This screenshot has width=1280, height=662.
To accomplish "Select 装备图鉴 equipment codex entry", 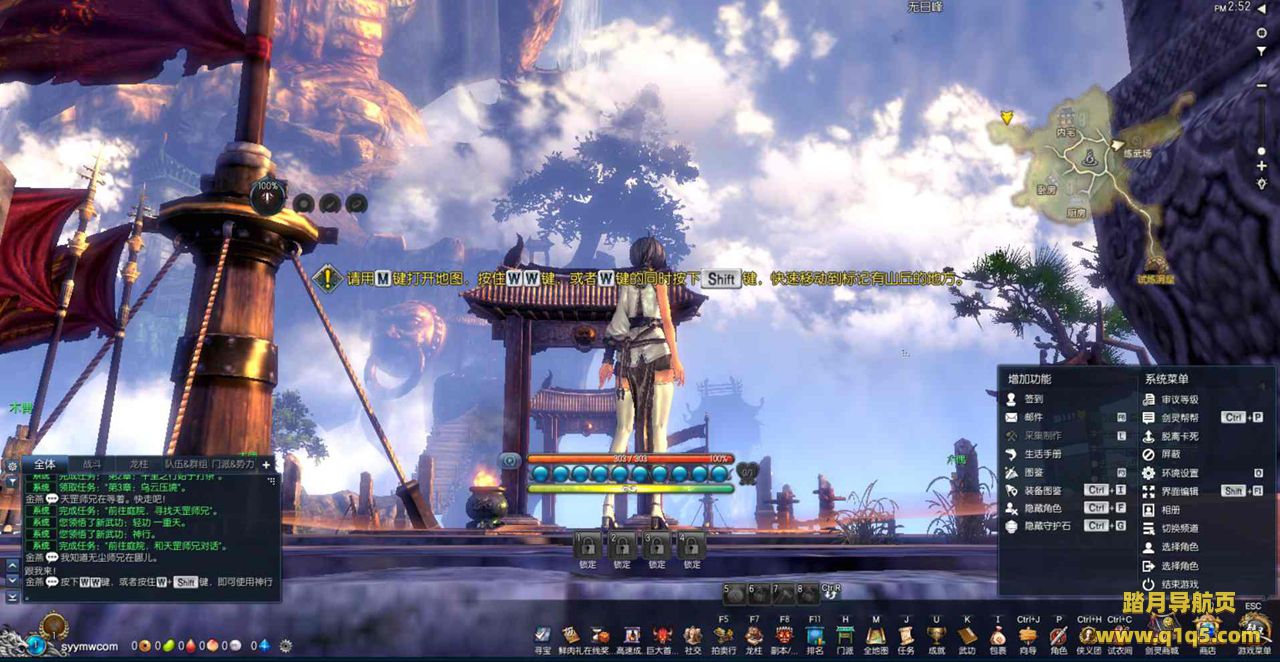I will tap(1042, 491).
